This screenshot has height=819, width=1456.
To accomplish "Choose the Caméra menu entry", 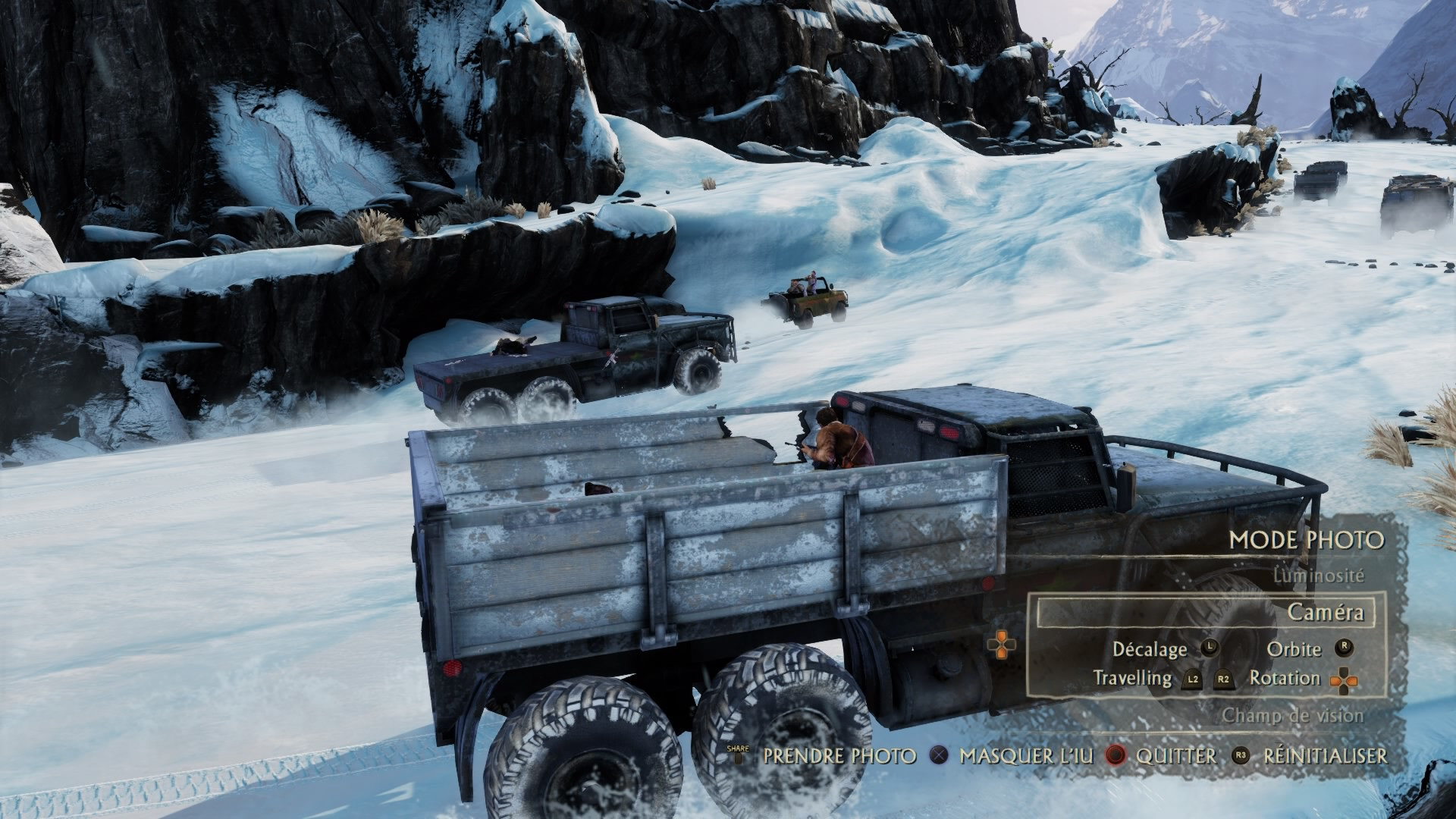I will click(x=1325, y=612).
